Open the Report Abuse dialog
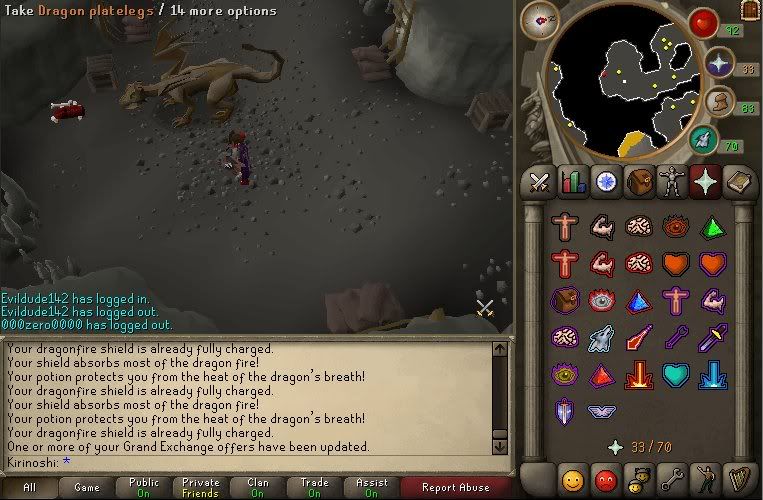The width and height of the screenshot is (763, 500). (x=456, y=488)
